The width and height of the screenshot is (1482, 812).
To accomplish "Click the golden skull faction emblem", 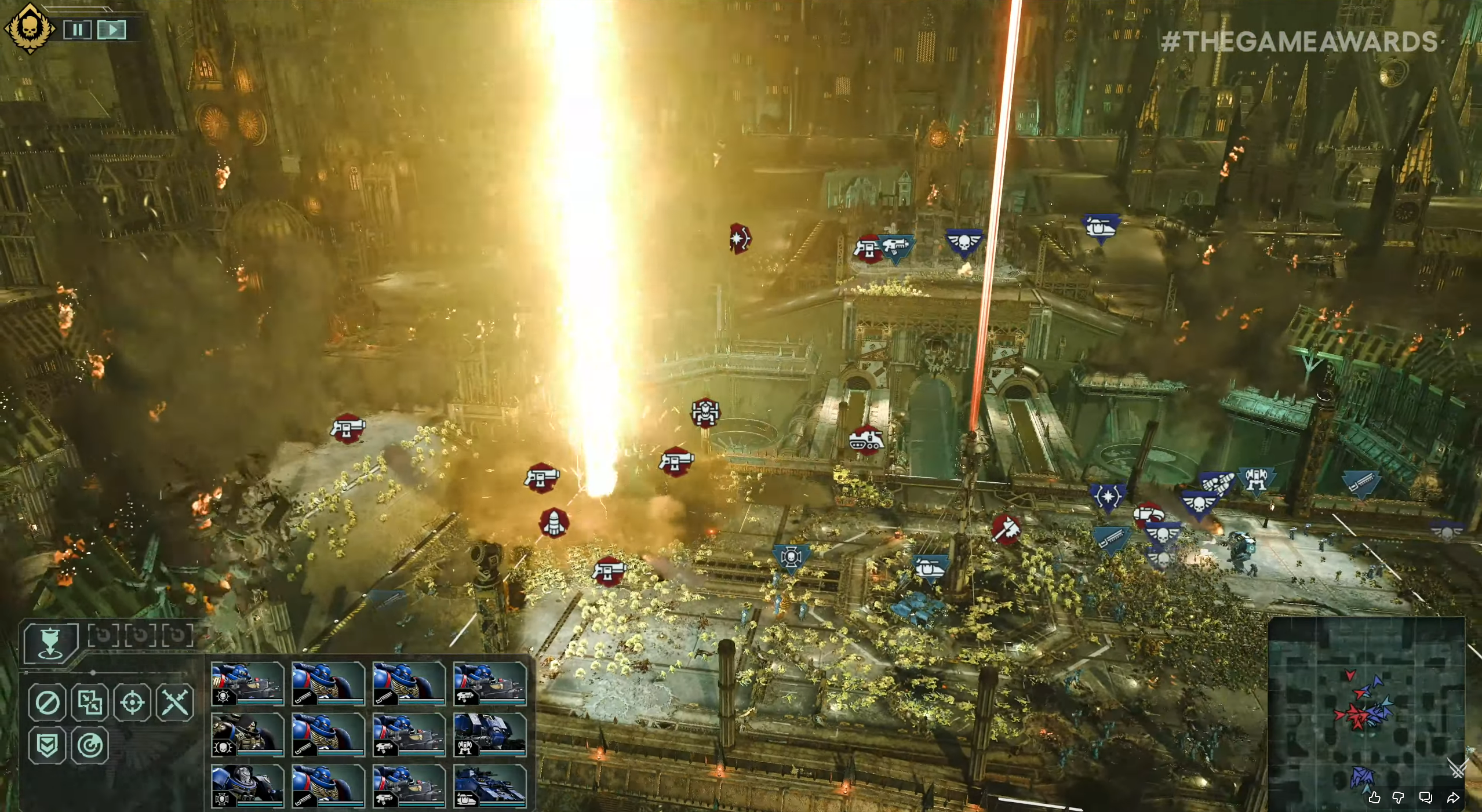I will 29,24.
